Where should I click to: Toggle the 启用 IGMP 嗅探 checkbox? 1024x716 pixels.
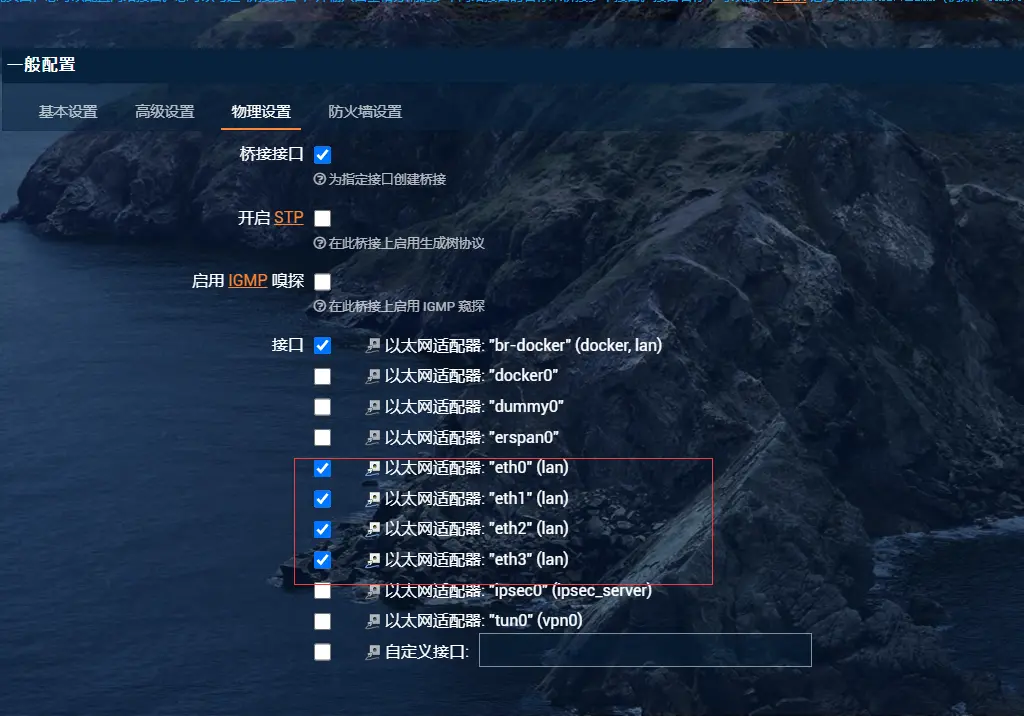coord(322,281)
